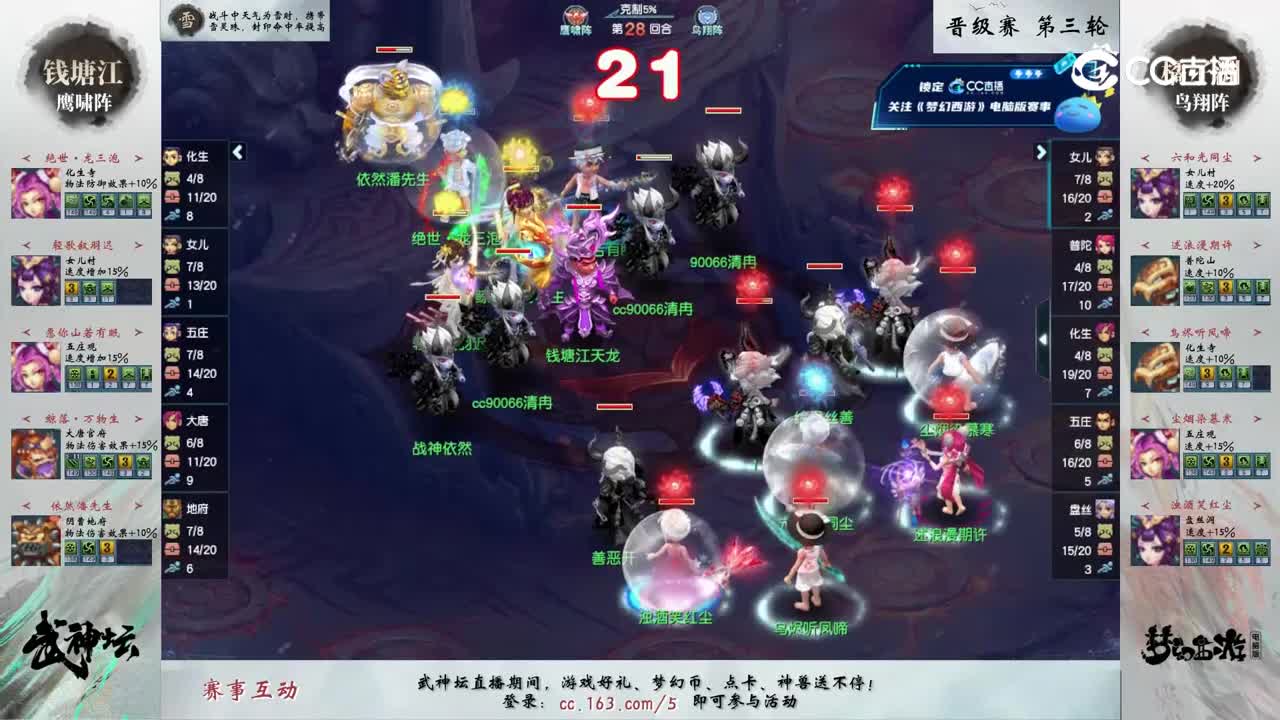
Task: Select the 盘丝 portrait in right team panel
Action: (x=1104, y=512)
